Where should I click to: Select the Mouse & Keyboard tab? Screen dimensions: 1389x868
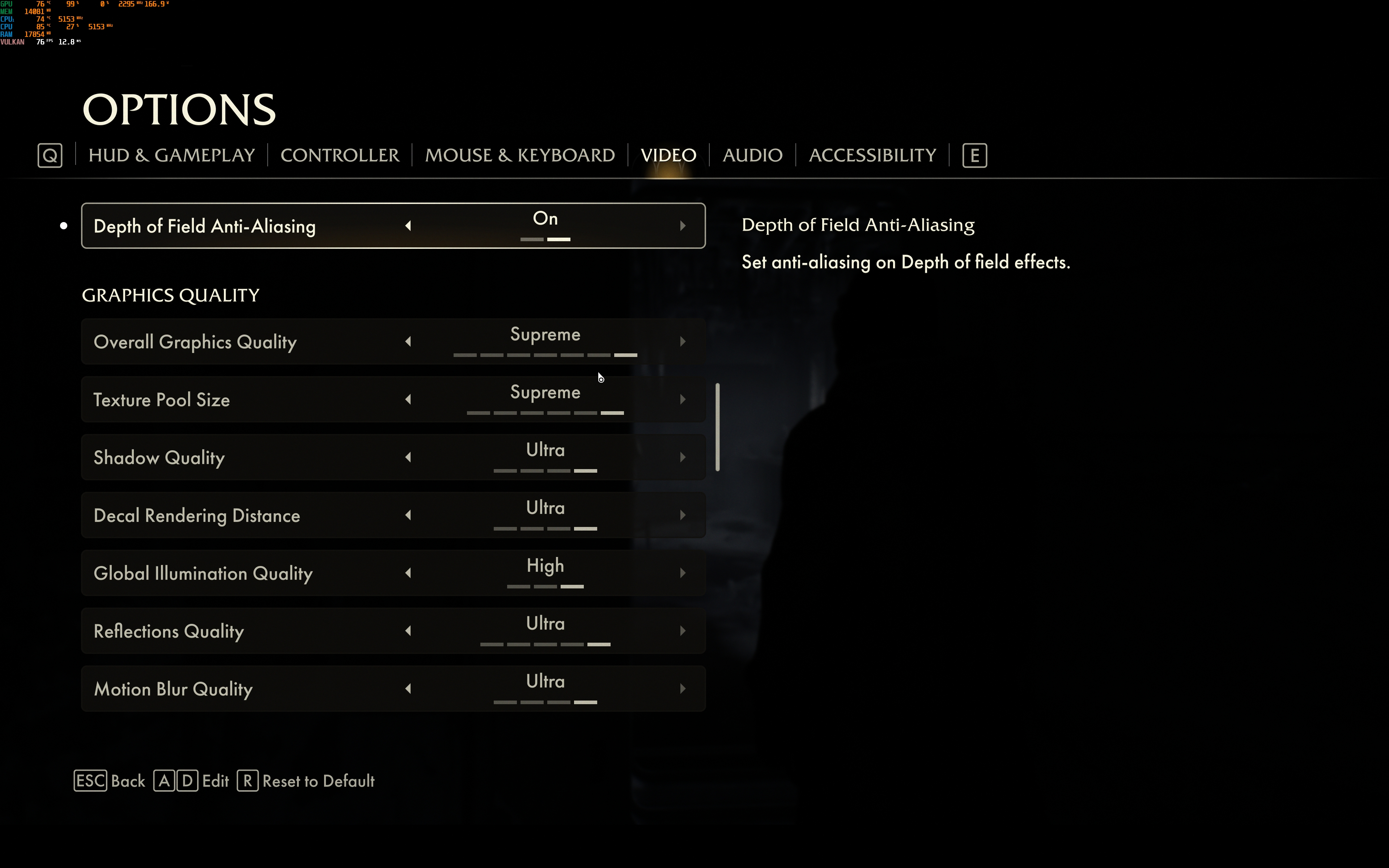(519, 155)
